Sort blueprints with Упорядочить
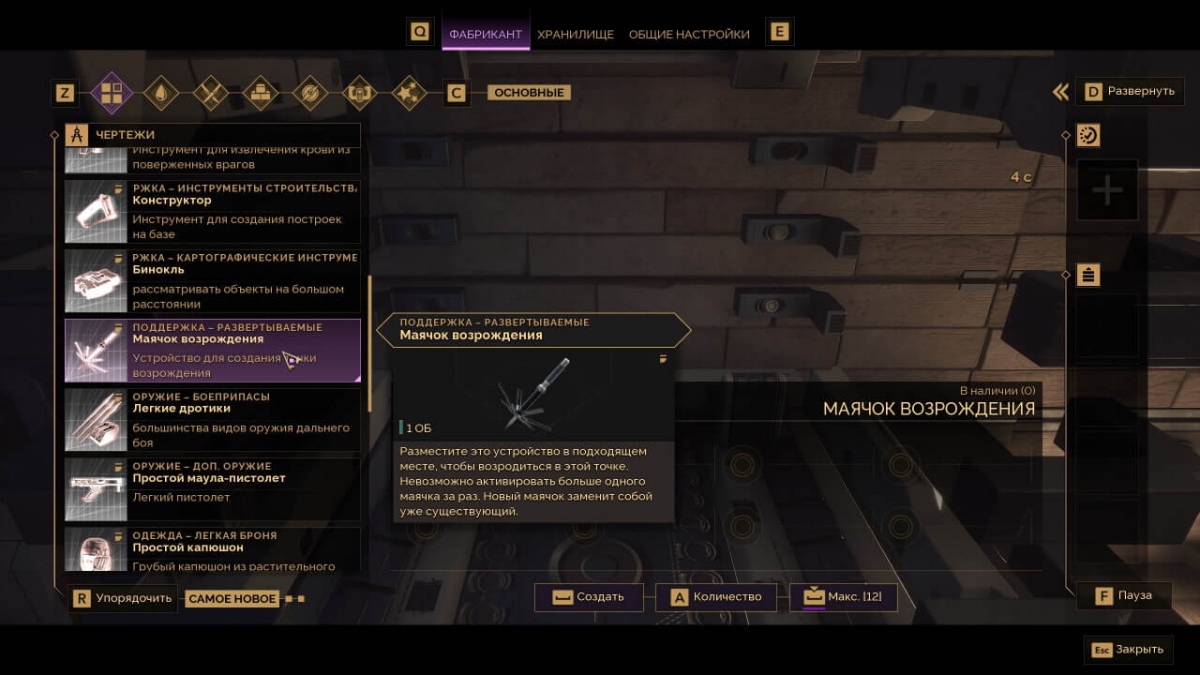This screenshot has height=675, width=1200. (x=123, y=599)
